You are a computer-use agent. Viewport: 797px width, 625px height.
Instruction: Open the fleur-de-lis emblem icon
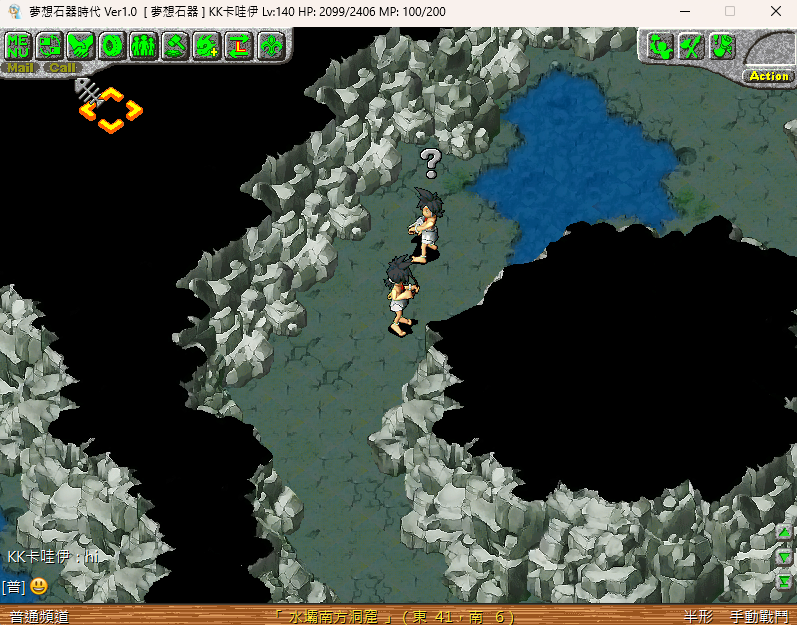click(x=271, y=45)
